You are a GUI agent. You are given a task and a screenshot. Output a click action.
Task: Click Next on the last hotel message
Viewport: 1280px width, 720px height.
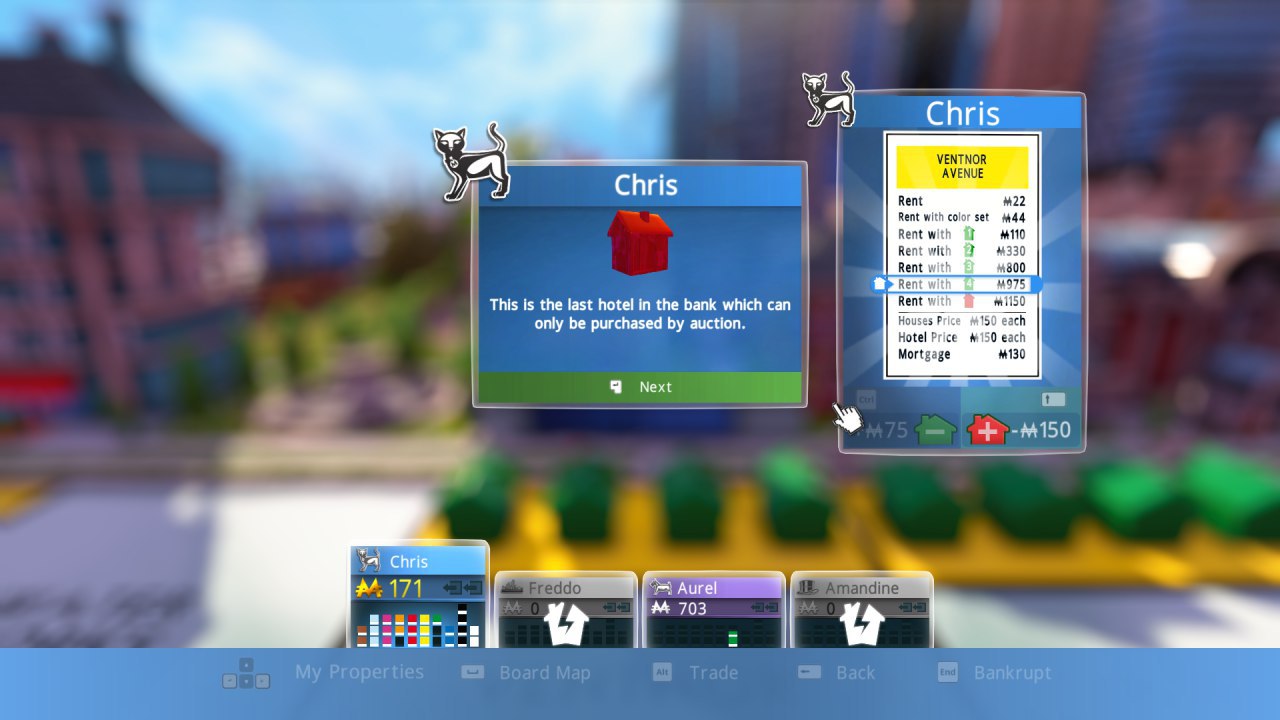(x=640, y=387)
